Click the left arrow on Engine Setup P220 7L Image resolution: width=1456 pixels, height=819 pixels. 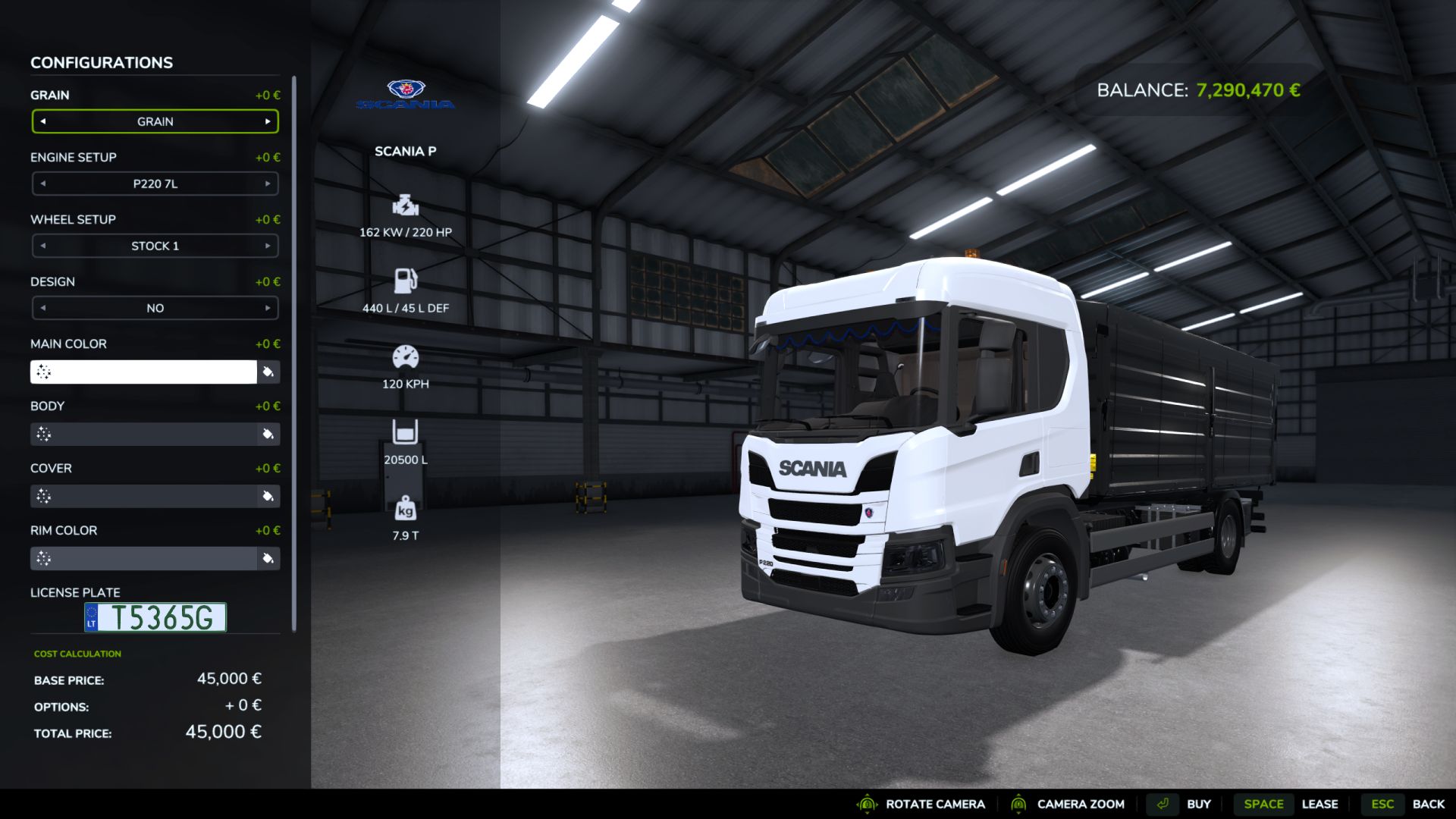(42, 184)
